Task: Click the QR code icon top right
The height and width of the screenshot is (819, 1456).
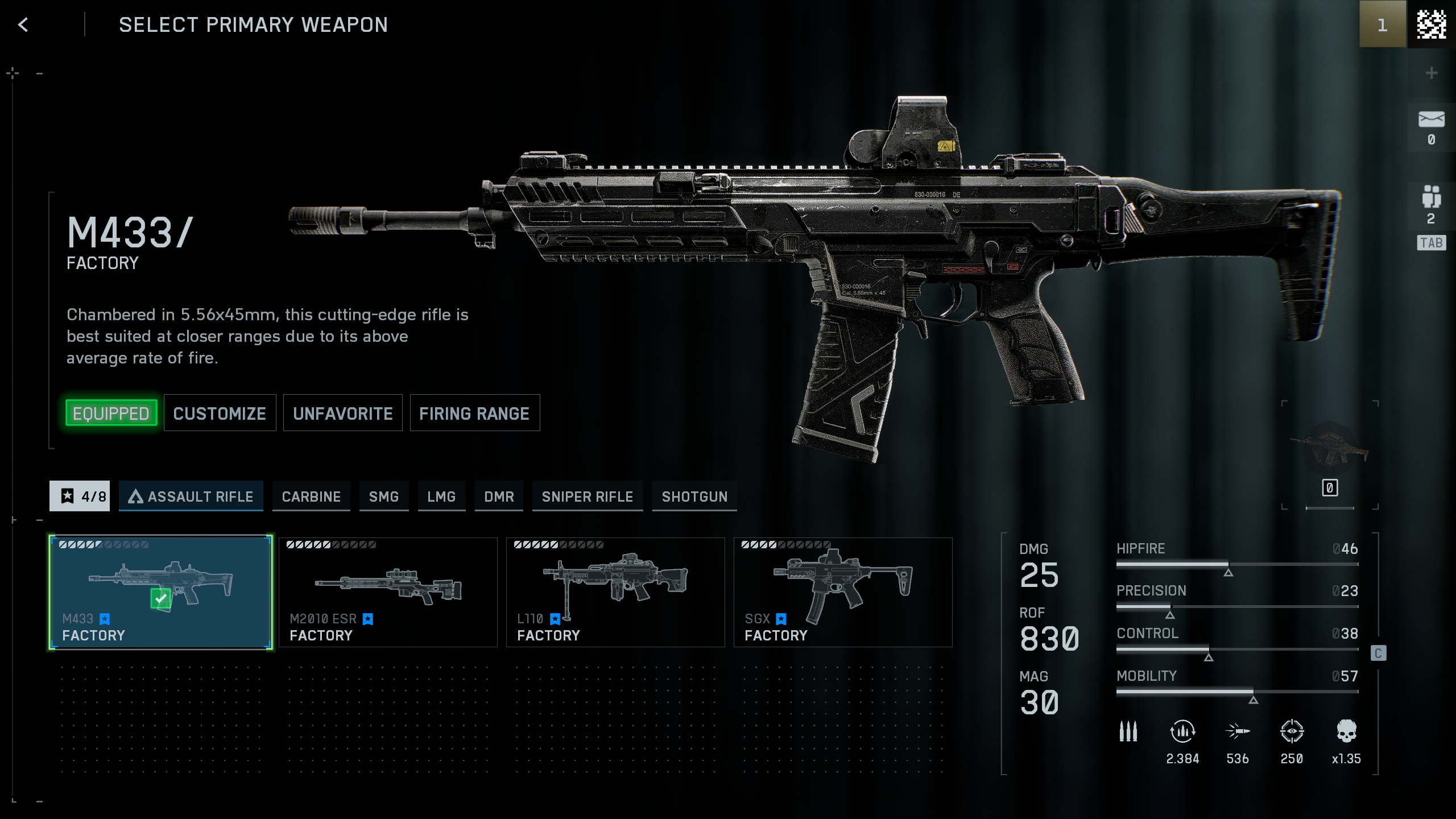Action: click(x=1433, y=25)
